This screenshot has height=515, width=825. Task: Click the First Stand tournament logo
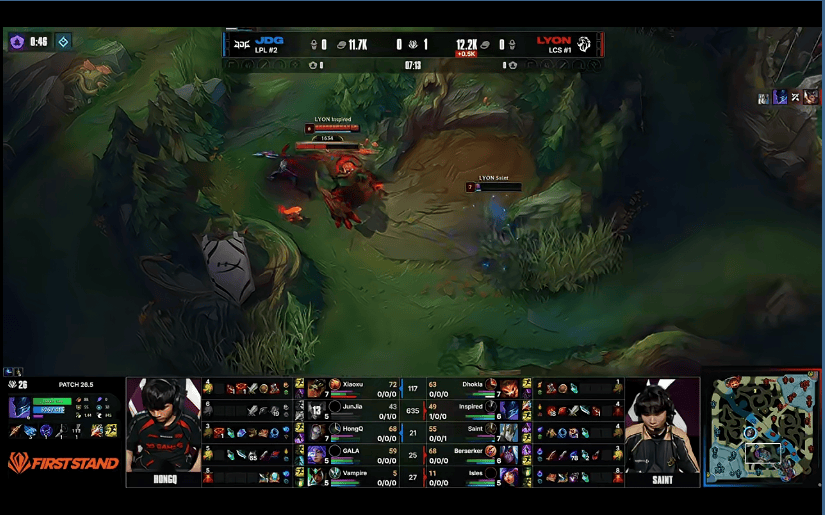[63, 462]
